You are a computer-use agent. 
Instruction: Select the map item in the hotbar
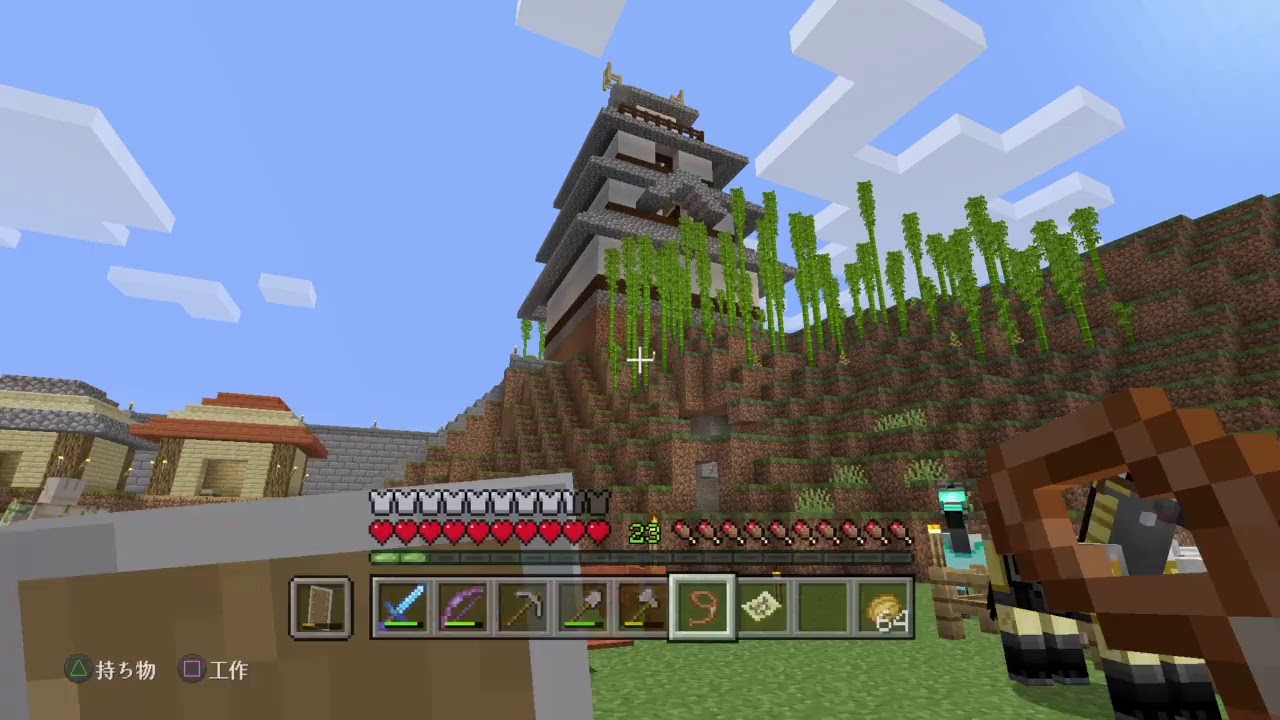760,605
